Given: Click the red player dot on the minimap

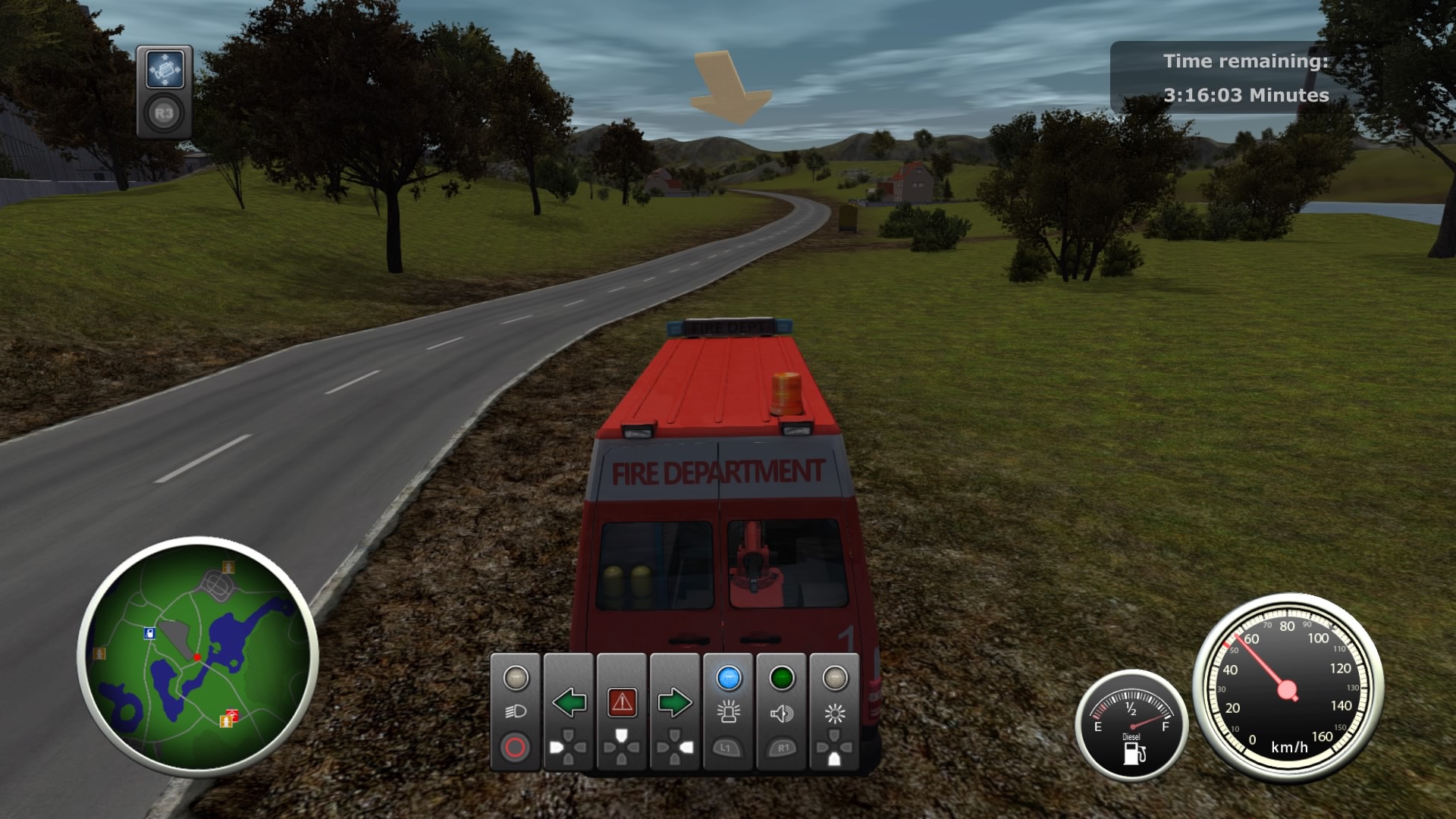Looking at the screenshot, I should (x=197, y=657).
